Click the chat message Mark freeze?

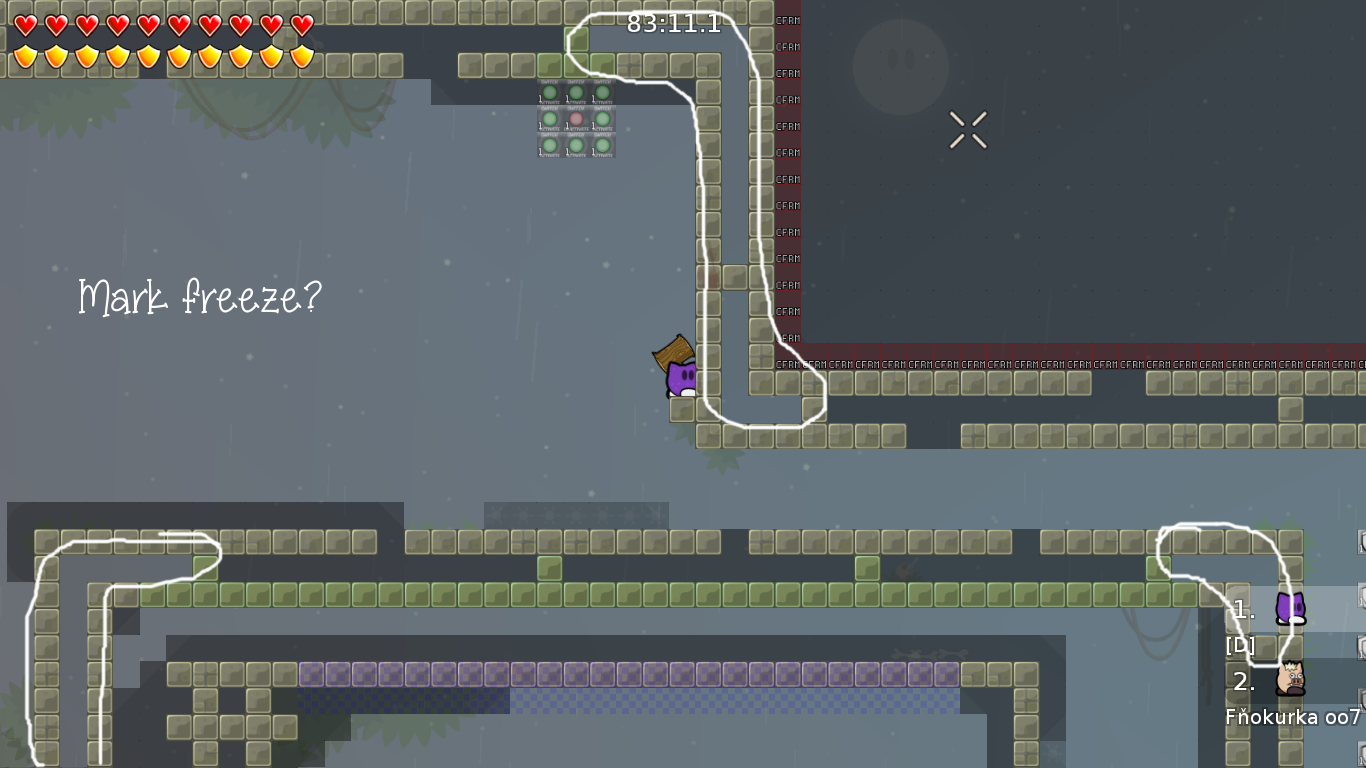(x=200, y=296)
